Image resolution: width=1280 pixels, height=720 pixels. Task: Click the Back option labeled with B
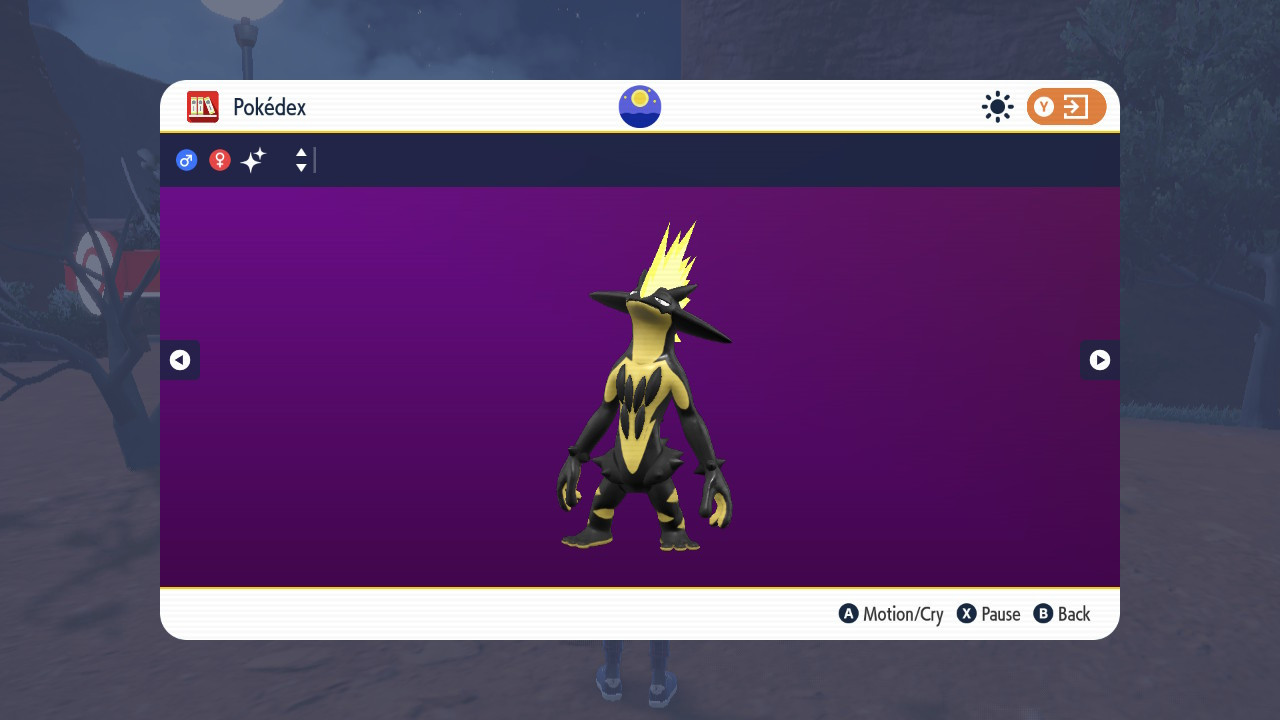(1062, 613)
